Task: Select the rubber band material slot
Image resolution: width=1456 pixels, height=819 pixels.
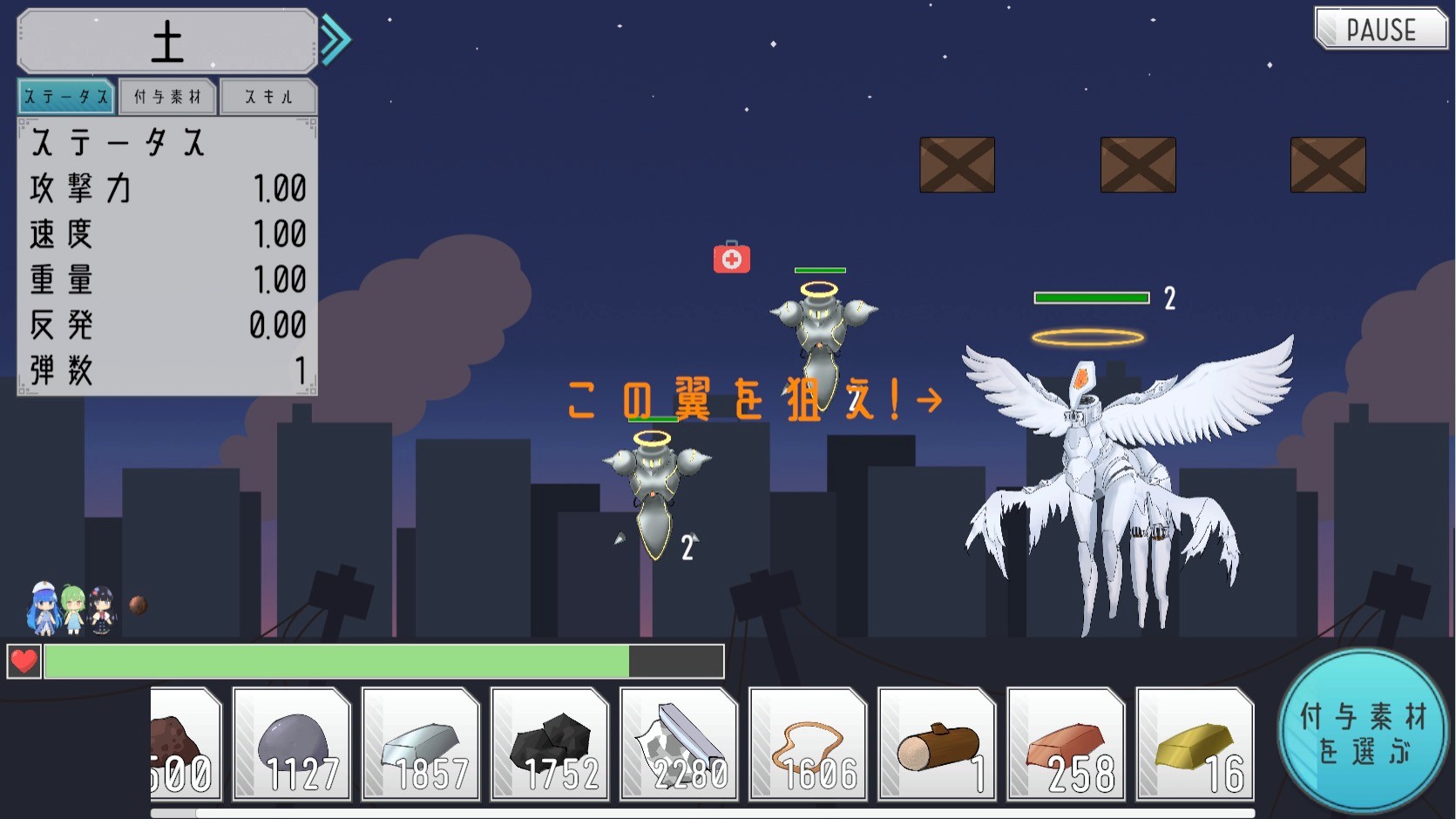Action: 808,743
